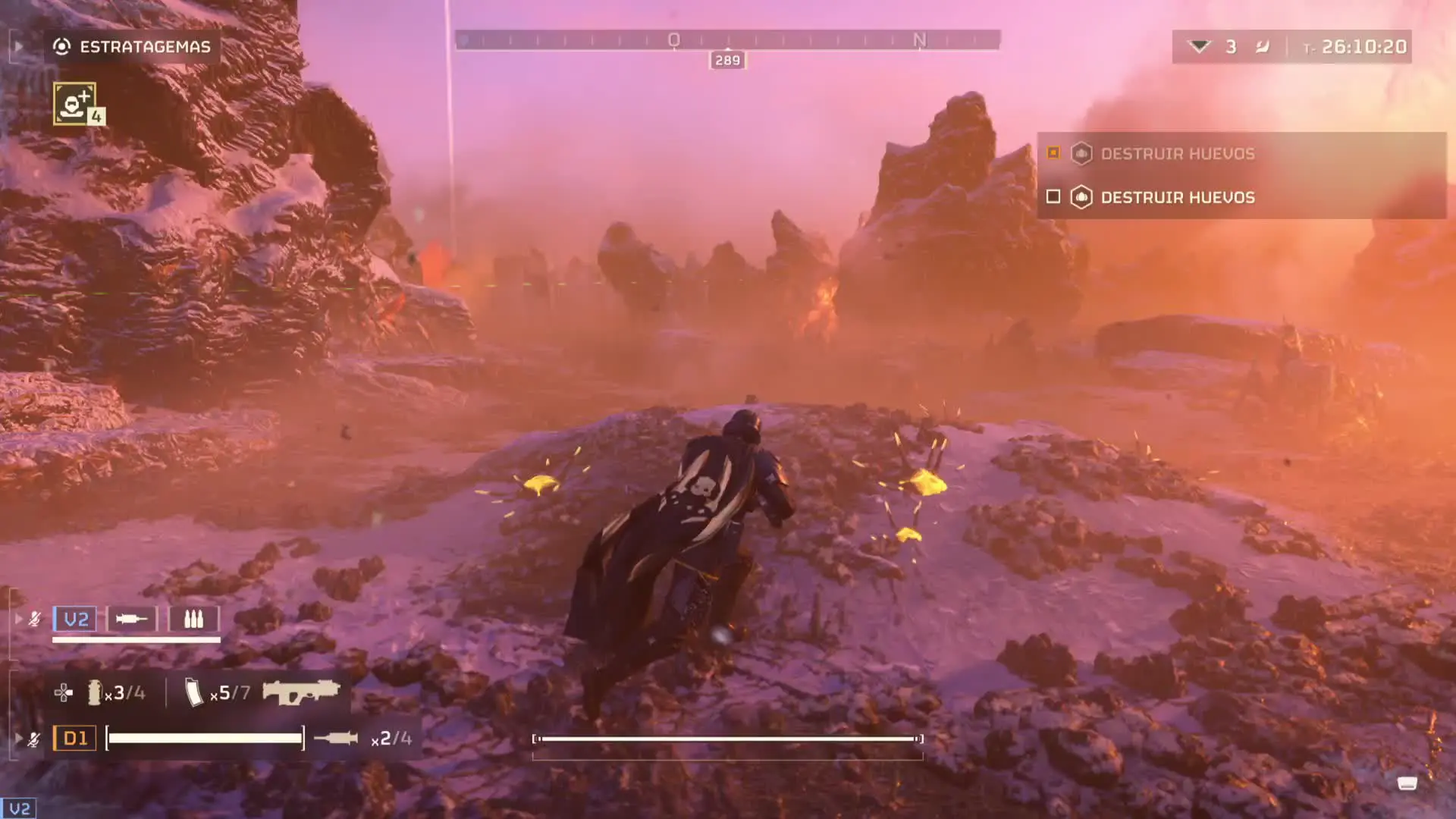
Task: Click the compass strip showing heading 289
Action: tap(726, 40)
